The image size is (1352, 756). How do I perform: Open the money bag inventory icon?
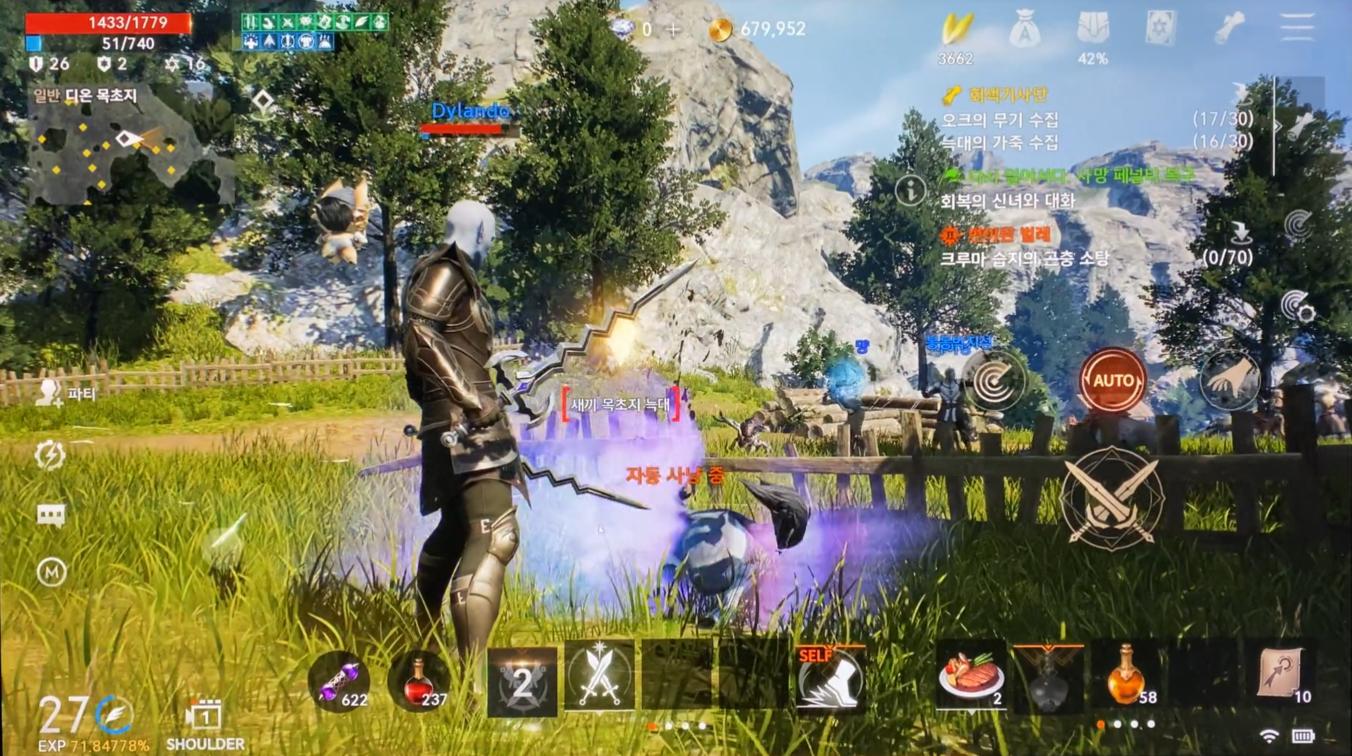point(1024,29)
